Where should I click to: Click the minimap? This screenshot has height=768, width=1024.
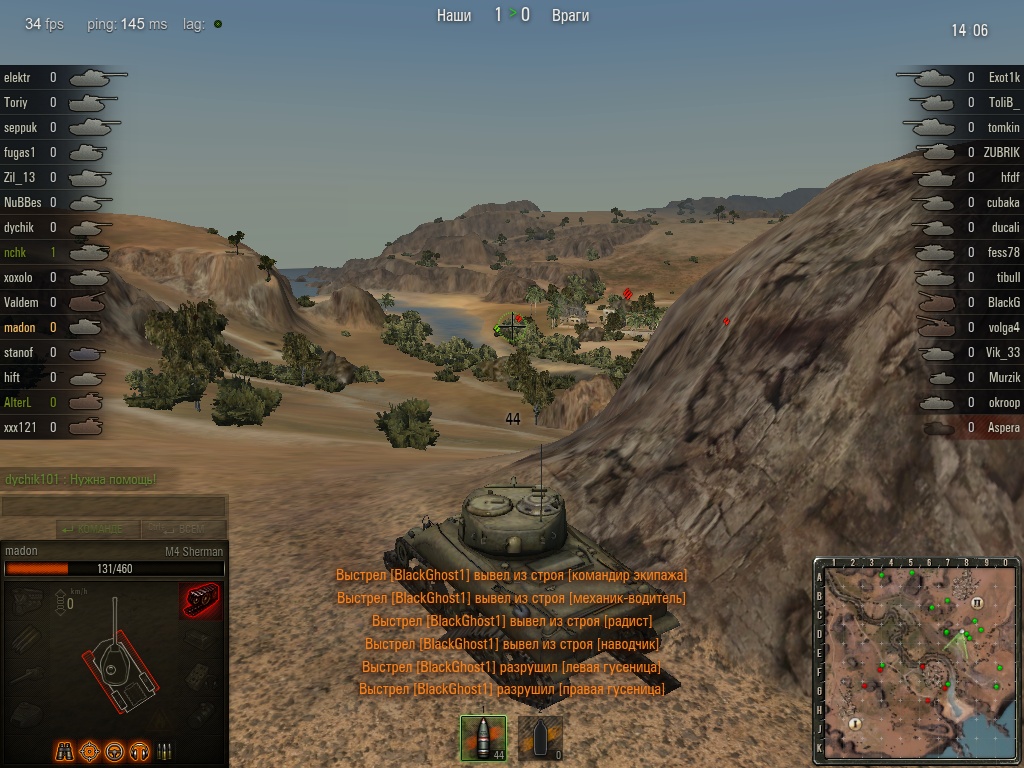pos(917,660)
